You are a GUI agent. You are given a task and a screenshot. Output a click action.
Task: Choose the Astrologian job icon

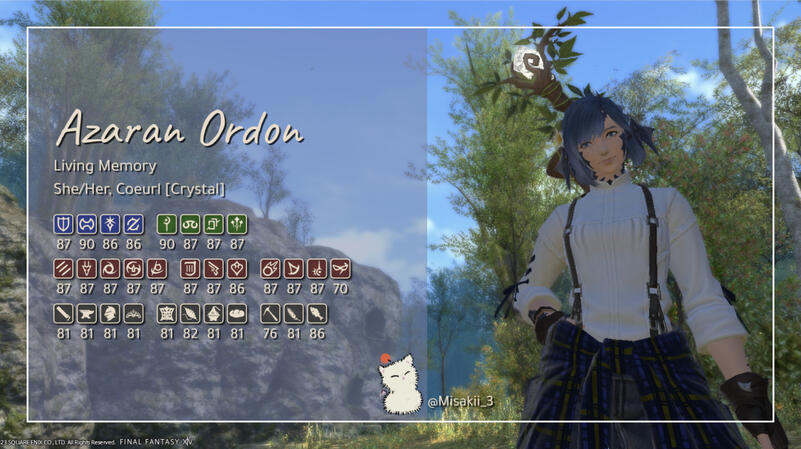pos(213,223)
